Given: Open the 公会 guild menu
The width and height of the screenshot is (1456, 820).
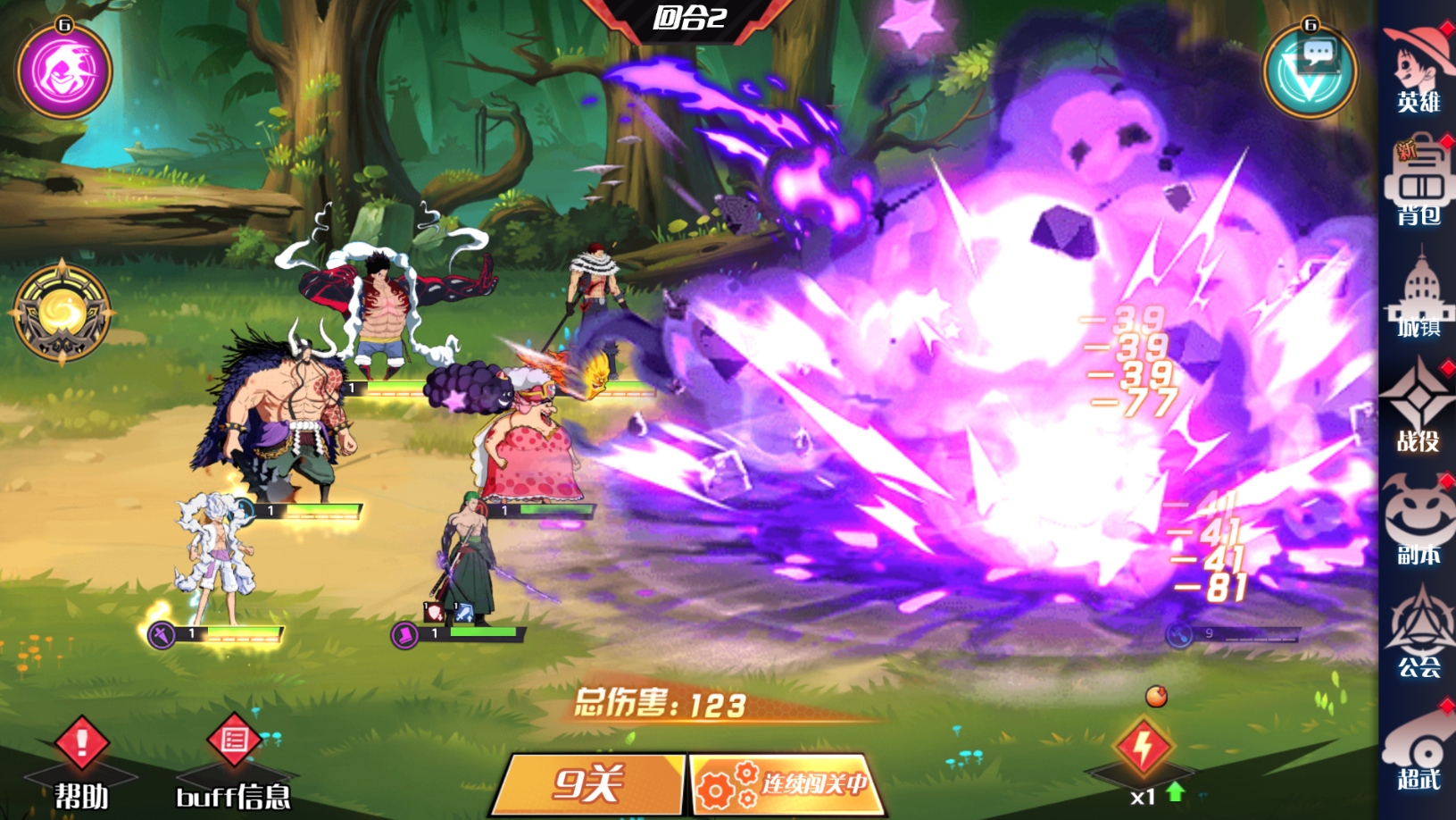Looking at the screenshot, I should point(1418,634).
